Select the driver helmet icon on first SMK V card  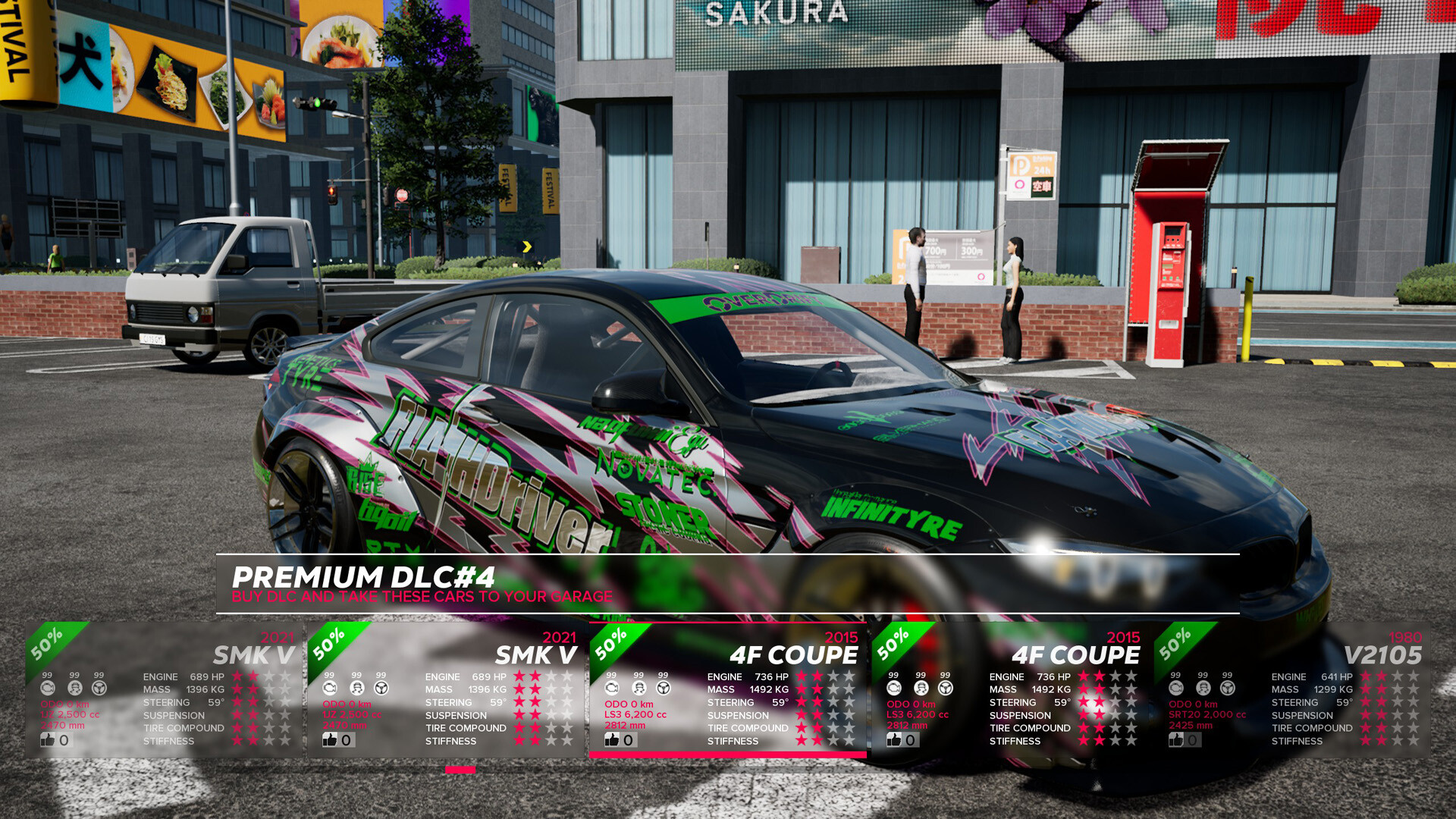pyautogui.click(x=74, y=687)
